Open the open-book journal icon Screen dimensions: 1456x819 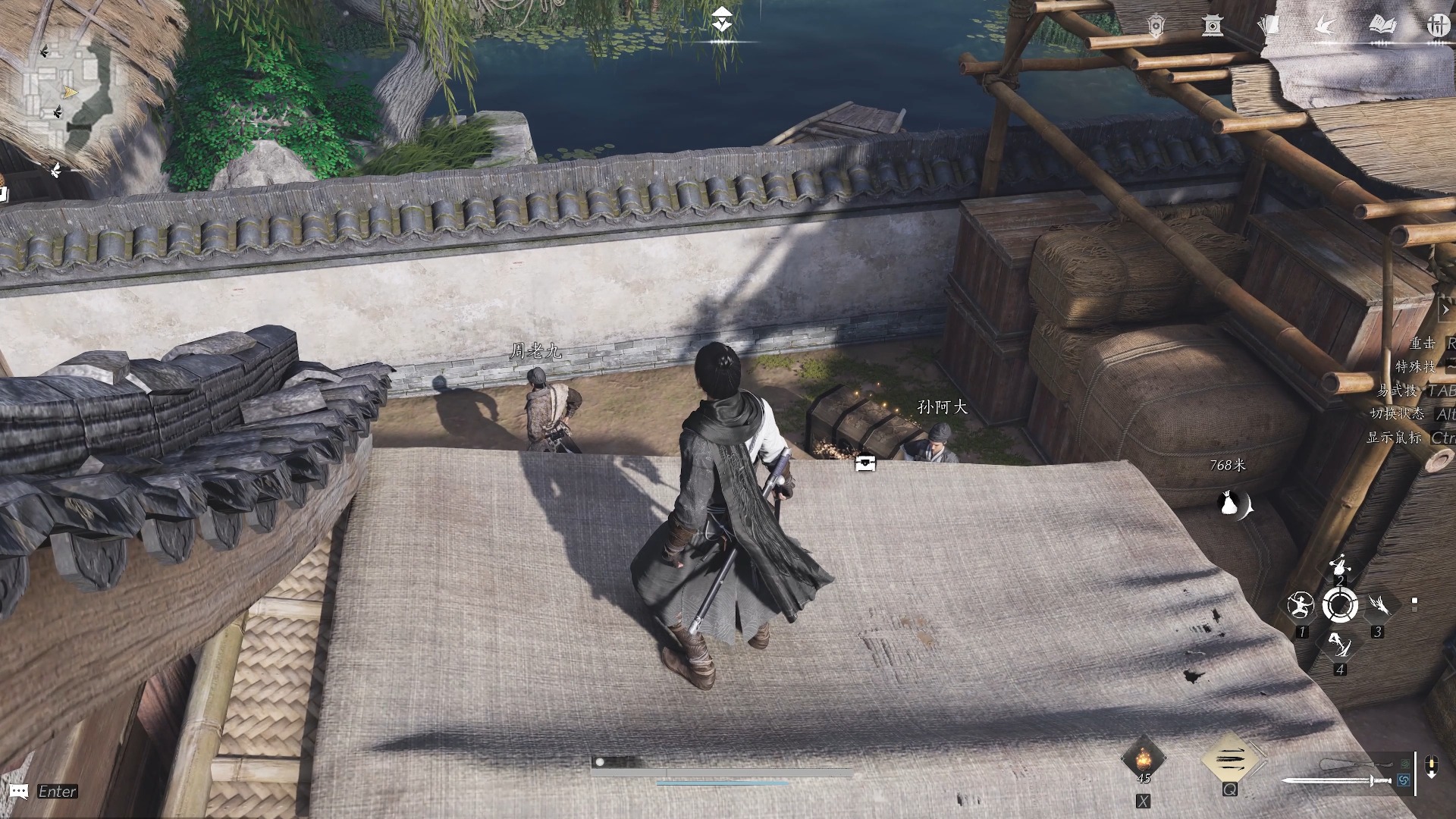(1382, 26)
